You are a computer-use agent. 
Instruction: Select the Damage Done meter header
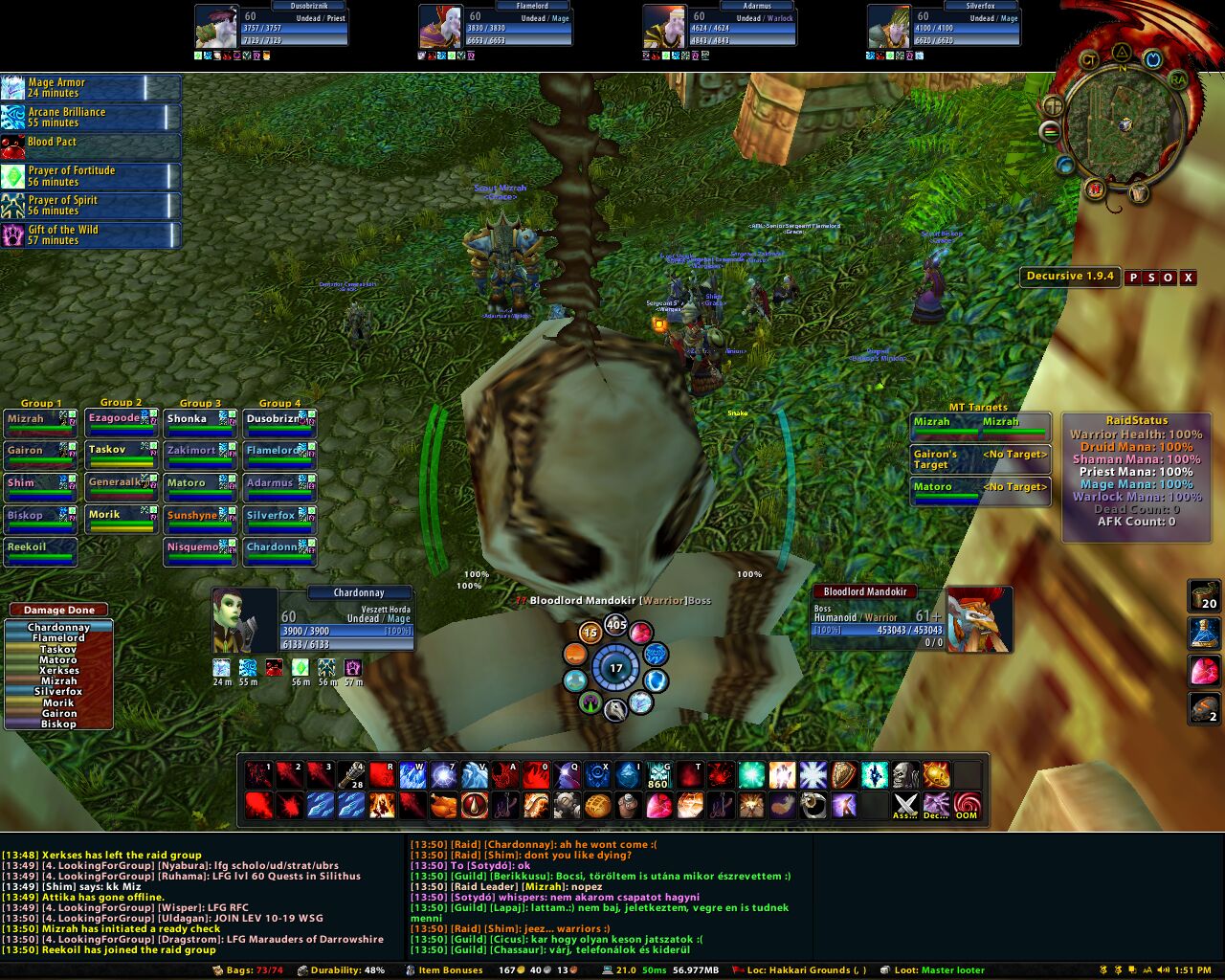click(58, 610)
